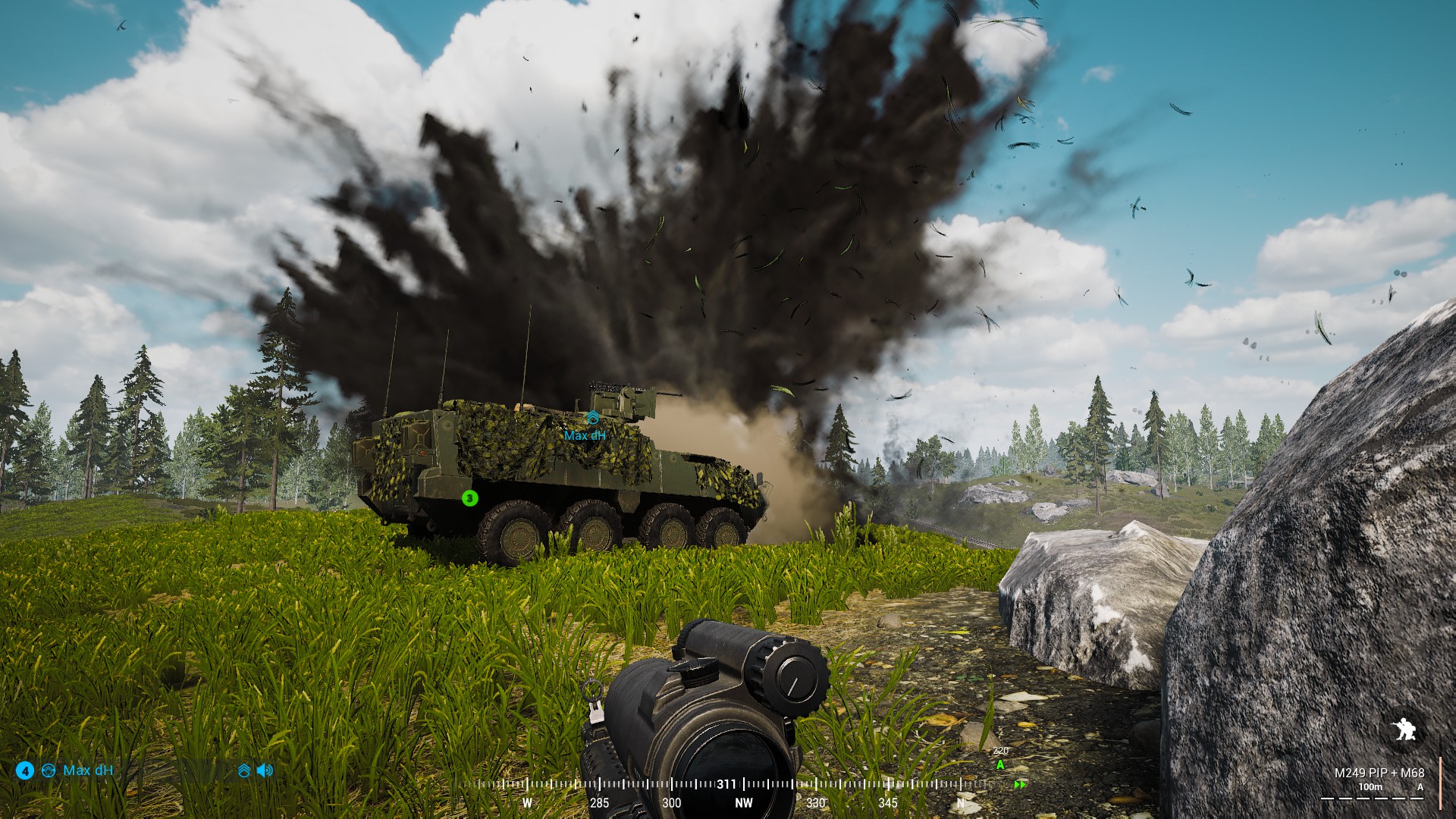
Task: Select the M249 PIP + M68 weapon label
Action: click(x=1379, y=773)
